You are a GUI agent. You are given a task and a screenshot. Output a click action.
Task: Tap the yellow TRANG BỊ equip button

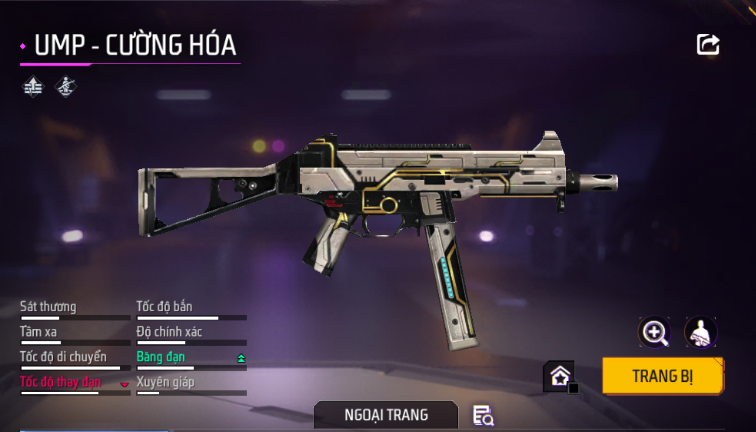[x=663, y=376]
